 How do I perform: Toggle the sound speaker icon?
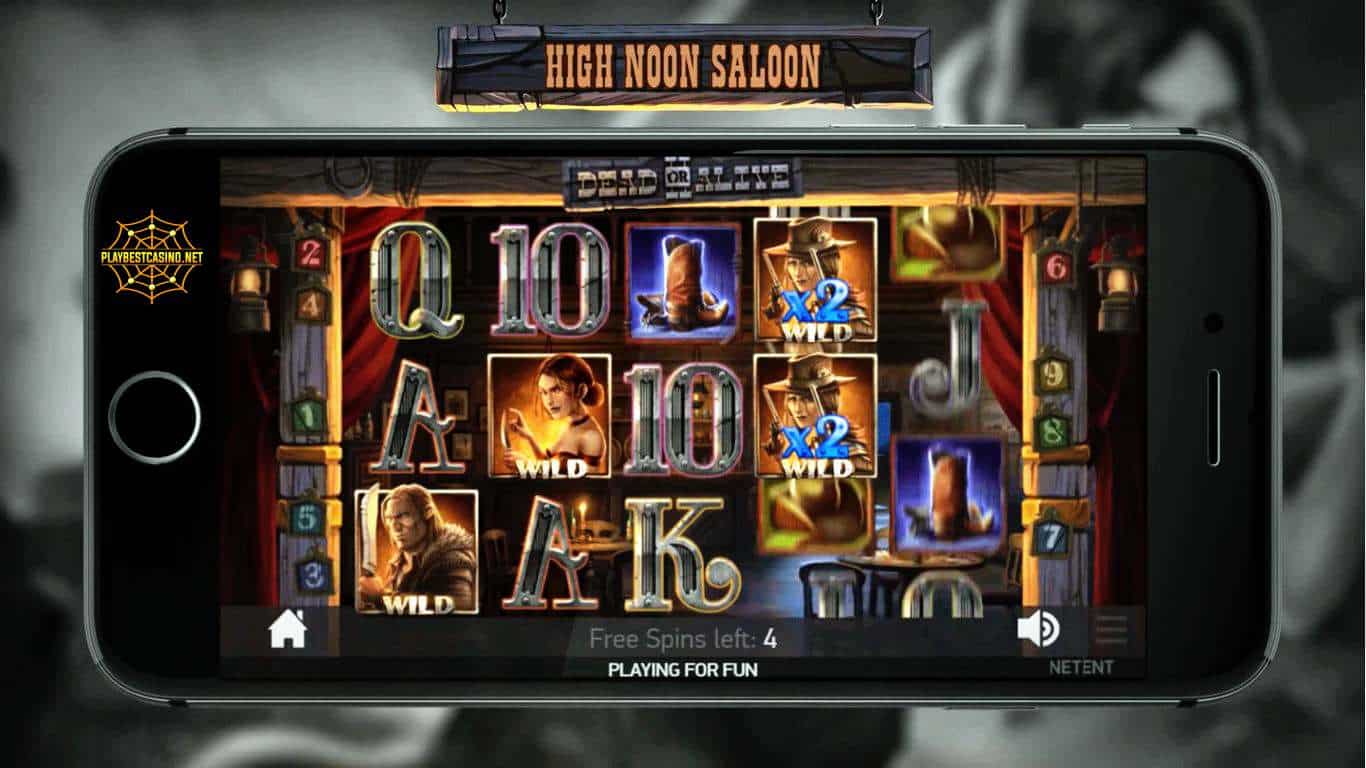click(1038, 629)
